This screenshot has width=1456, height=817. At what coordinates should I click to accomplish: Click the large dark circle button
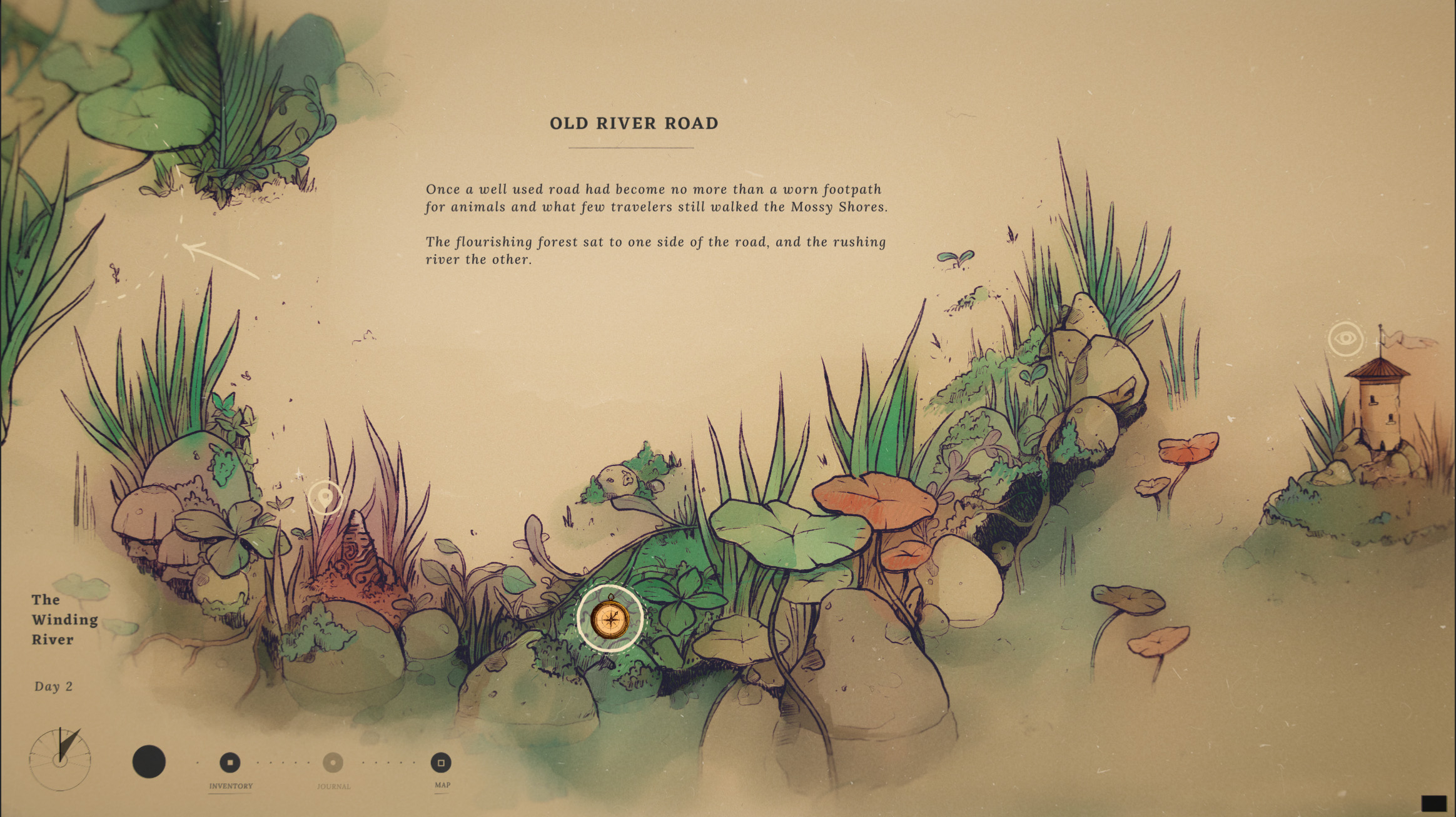(149, 762)
